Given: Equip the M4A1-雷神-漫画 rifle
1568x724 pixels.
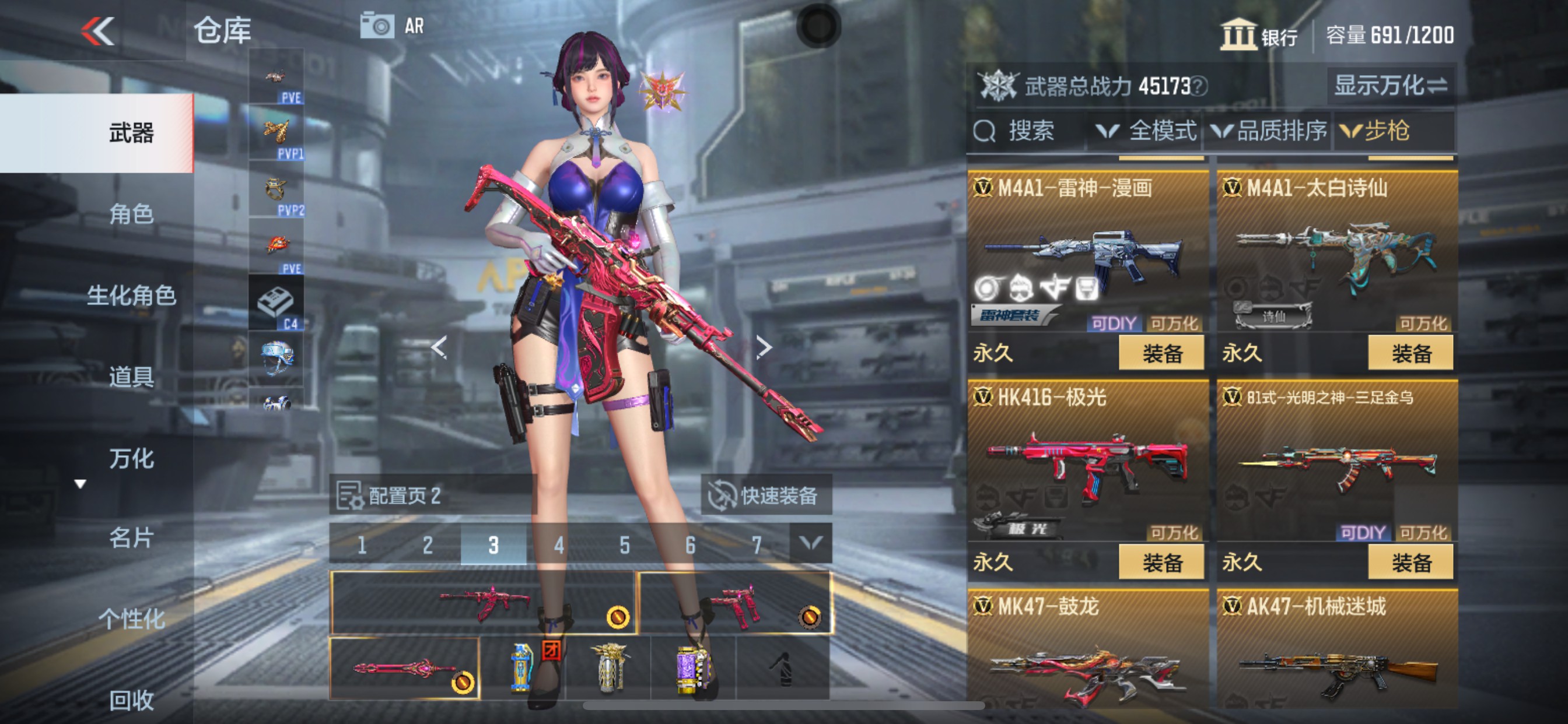Looking at the screenshot, I should [1161, 353].
